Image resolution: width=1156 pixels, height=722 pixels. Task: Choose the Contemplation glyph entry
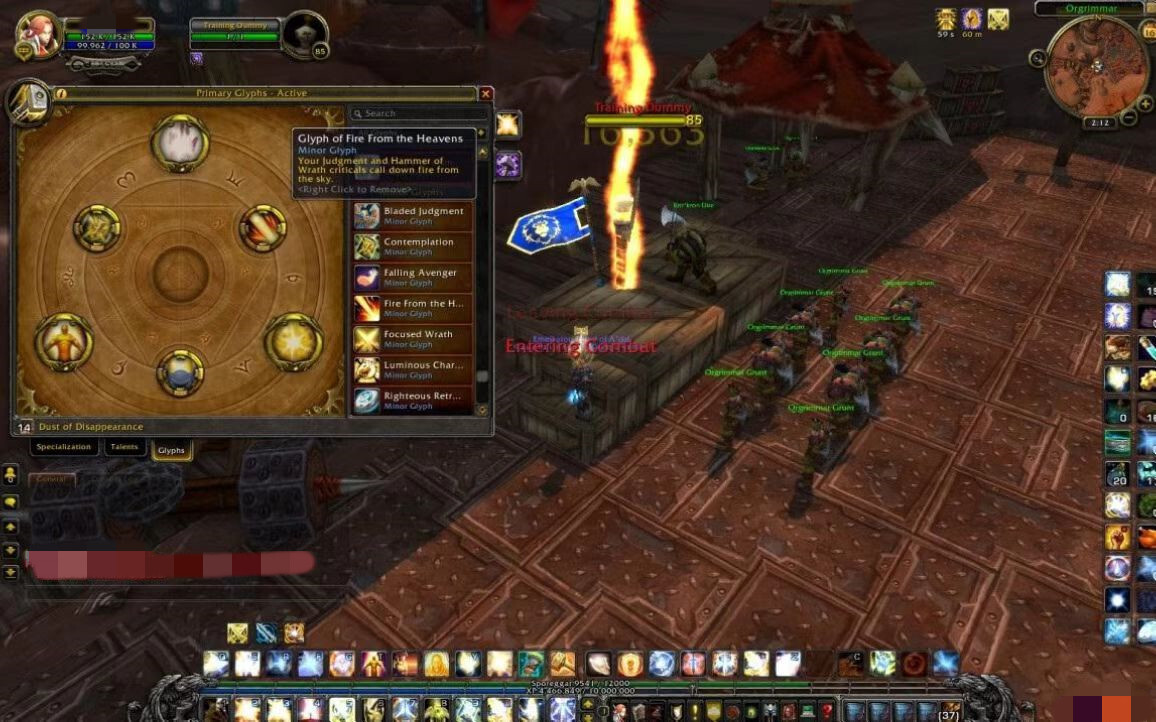(412, 246)
